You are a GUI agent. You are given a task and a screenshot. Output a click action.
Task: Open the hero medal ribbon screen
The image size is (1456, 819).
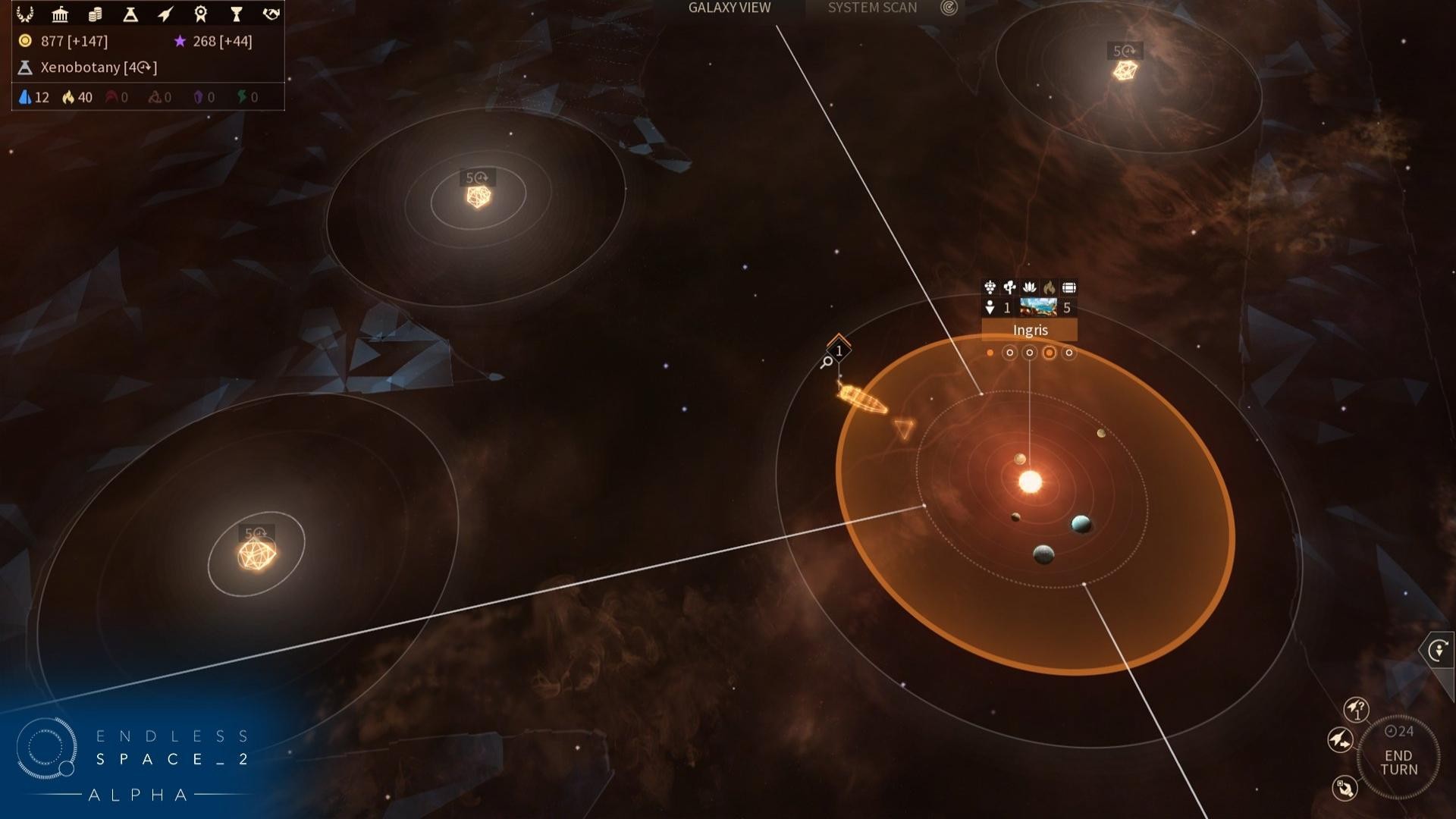point(201,14)
